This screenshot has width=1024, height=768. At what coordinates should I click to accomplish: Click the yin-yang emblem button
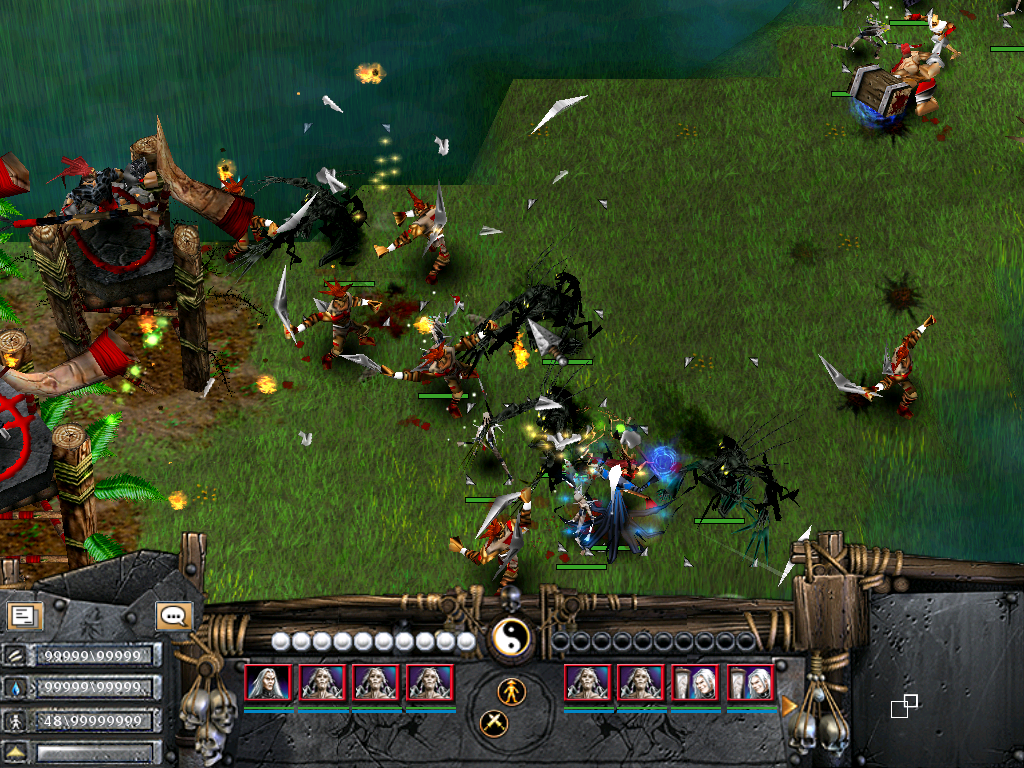510,638
